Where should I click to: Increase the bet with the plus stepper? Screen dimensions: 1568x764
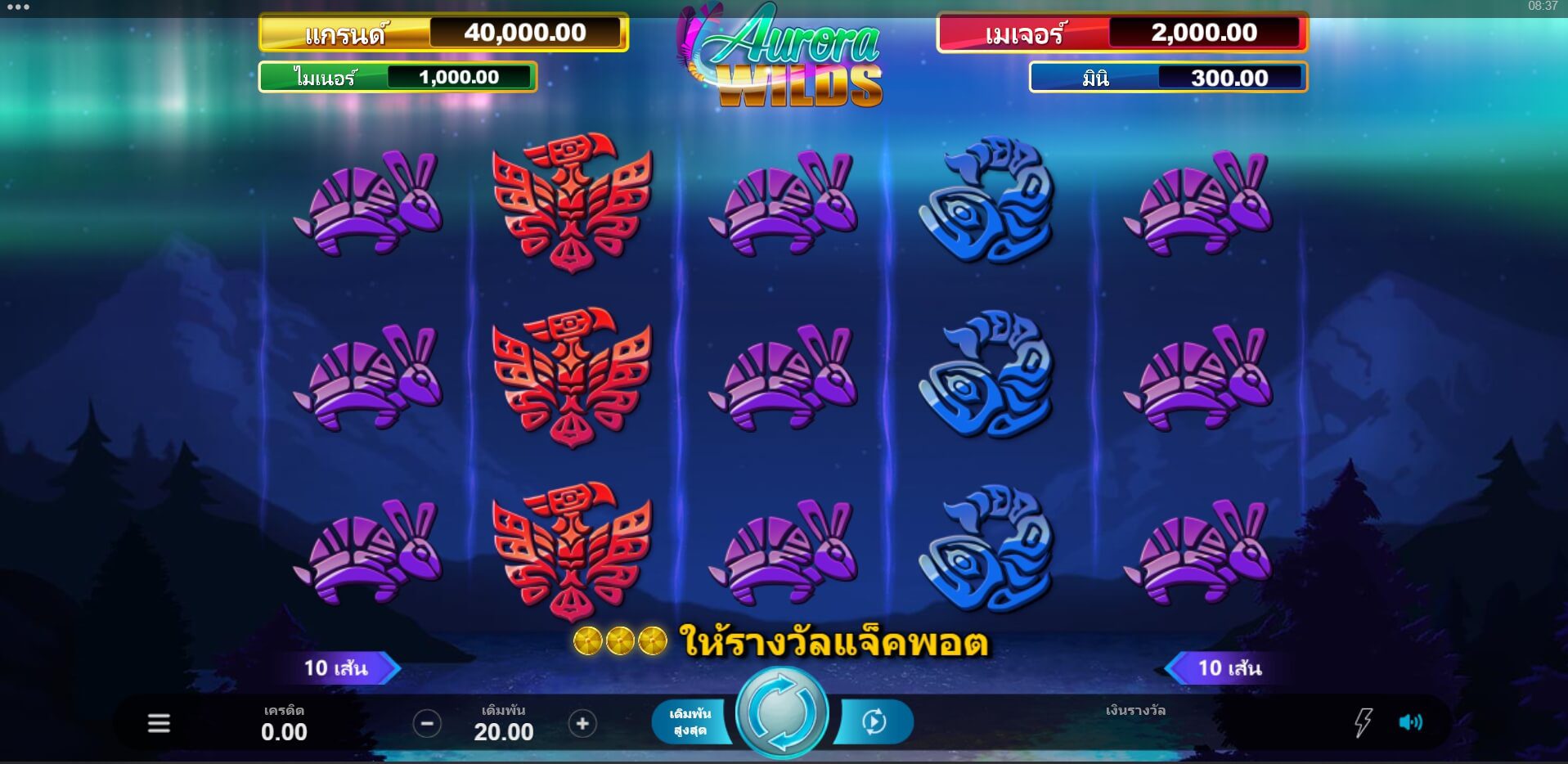582,723
